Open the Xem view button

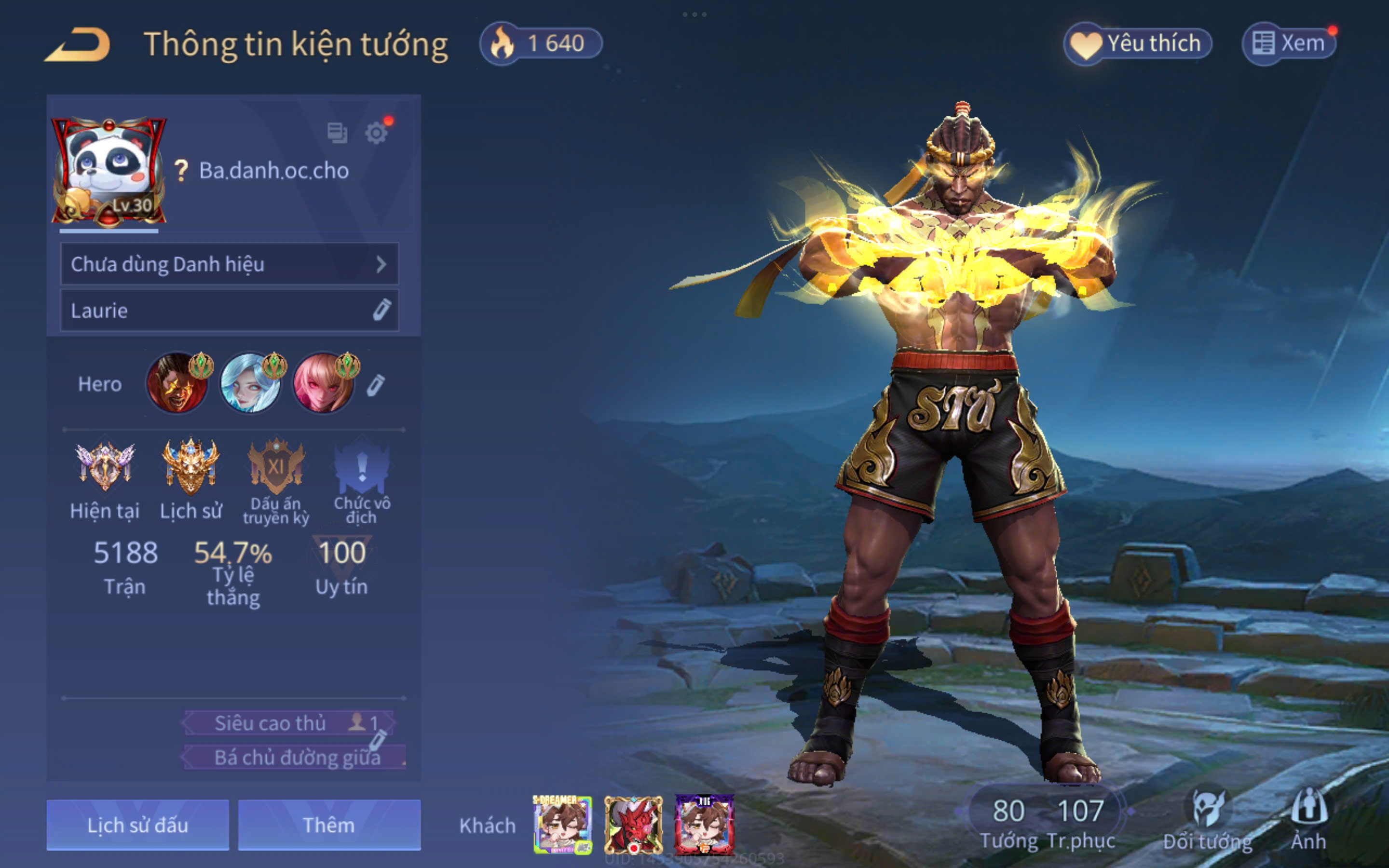1289,43
